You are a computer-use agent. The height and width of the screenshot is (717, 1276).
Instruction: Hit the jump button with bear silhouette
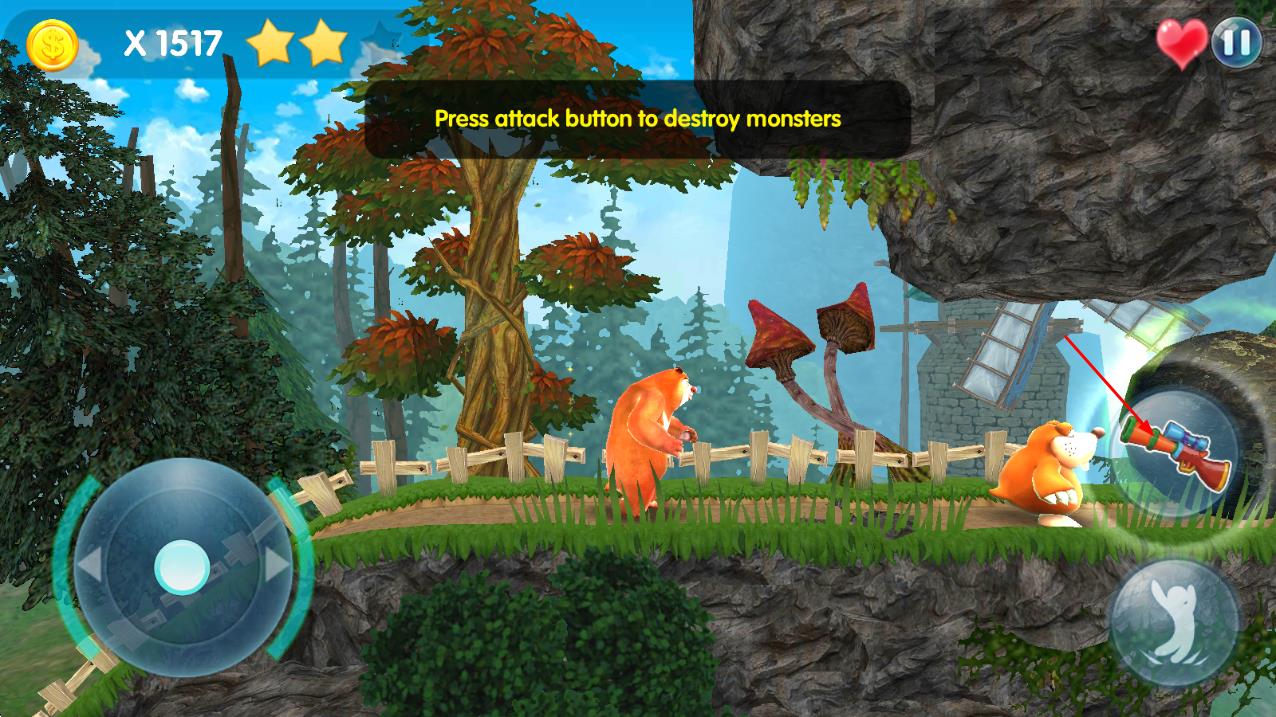coord(1173,621)
